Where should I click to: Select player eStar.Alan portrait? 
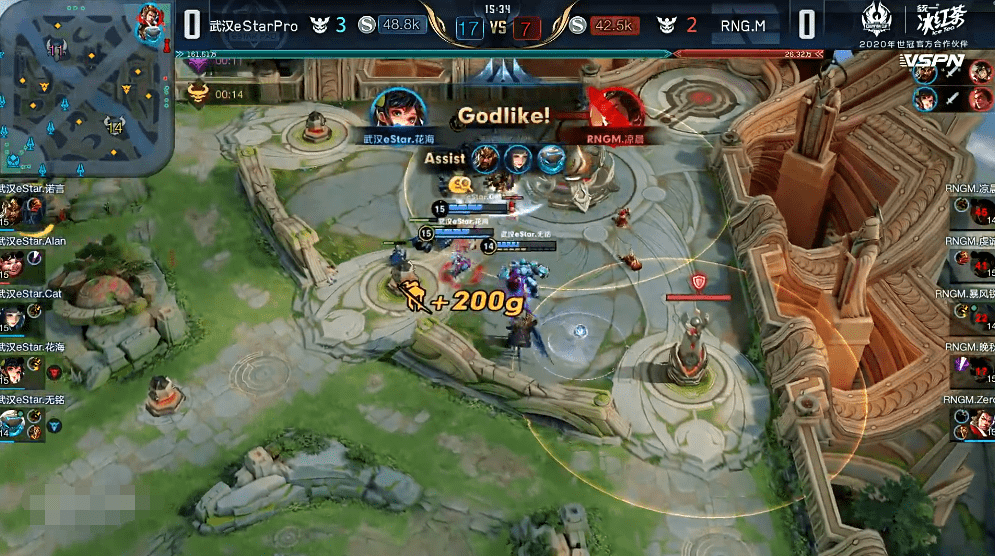coord(12,264)
